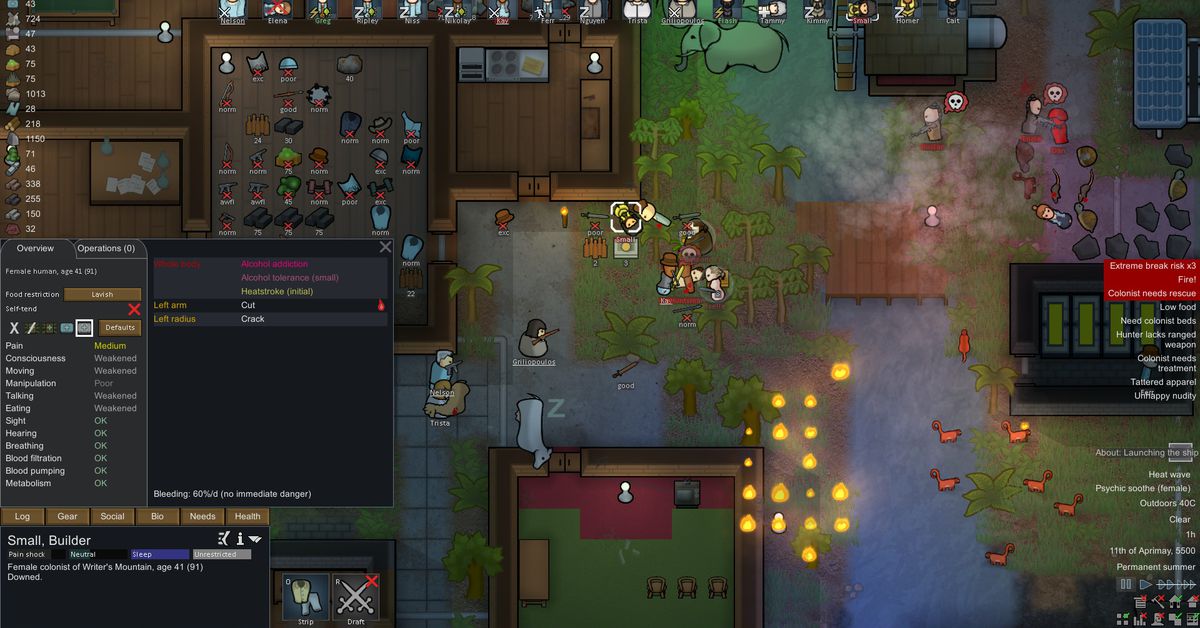Open the Needs tab

click(202, 516)
